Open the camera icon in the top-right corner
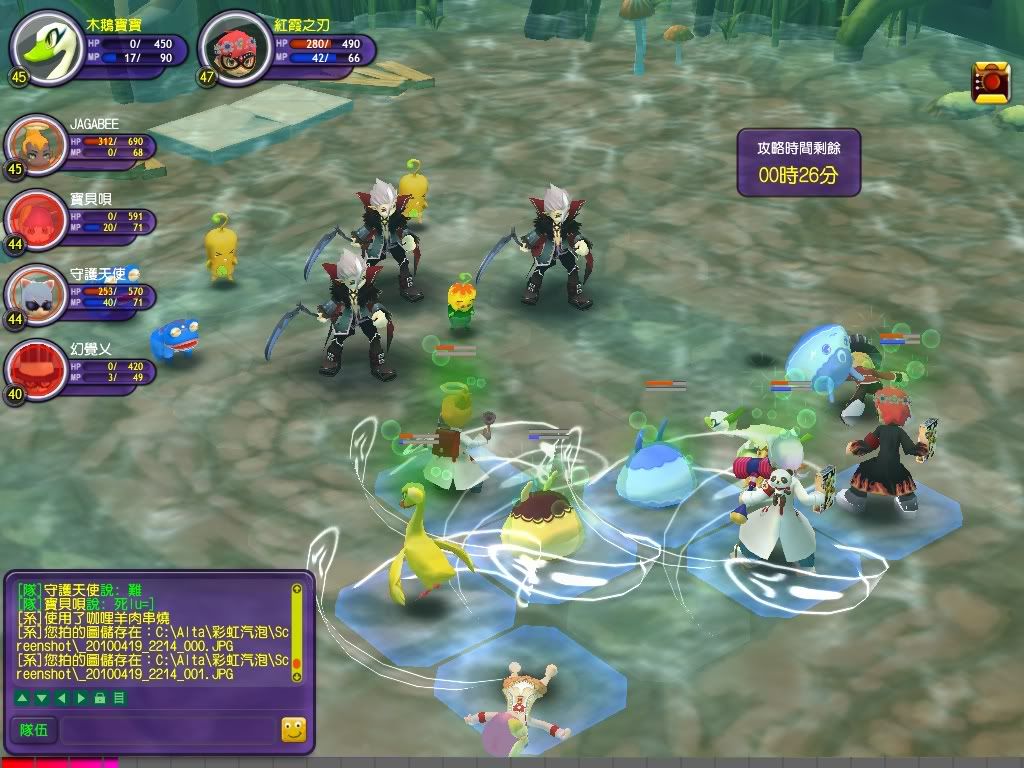The width and height of the screenshot is (1024, 768). (x=990, y=82)
